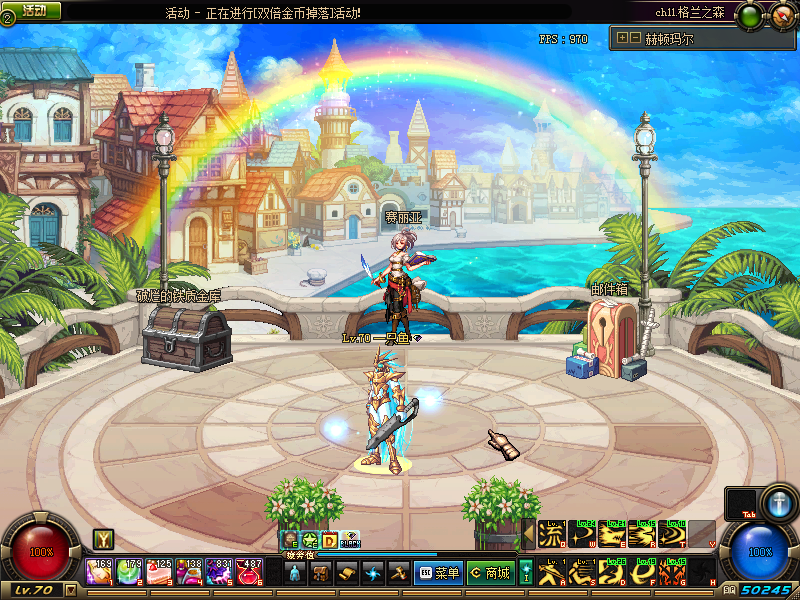Expand the 赫顿玛尔 map panel with plus

click(x=623, y=39)
